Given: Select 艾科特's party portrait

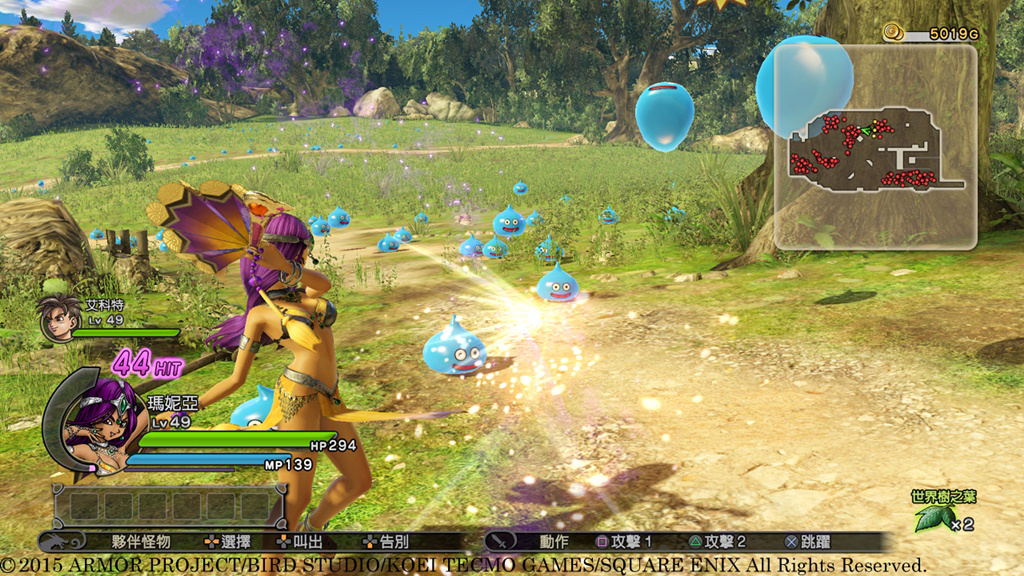Looking at the screenshot, I should [58, 316].
